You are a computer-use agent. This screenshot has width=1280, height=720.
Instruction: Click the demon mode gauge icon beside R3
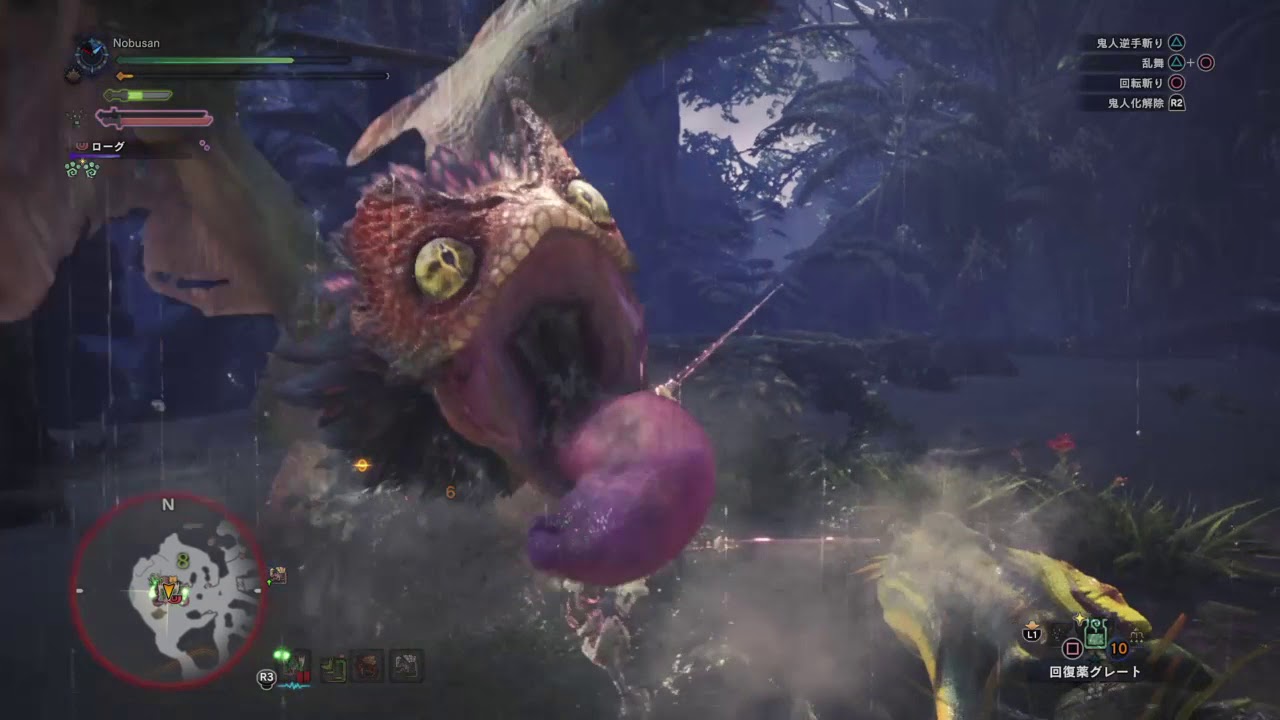(294, 665)
